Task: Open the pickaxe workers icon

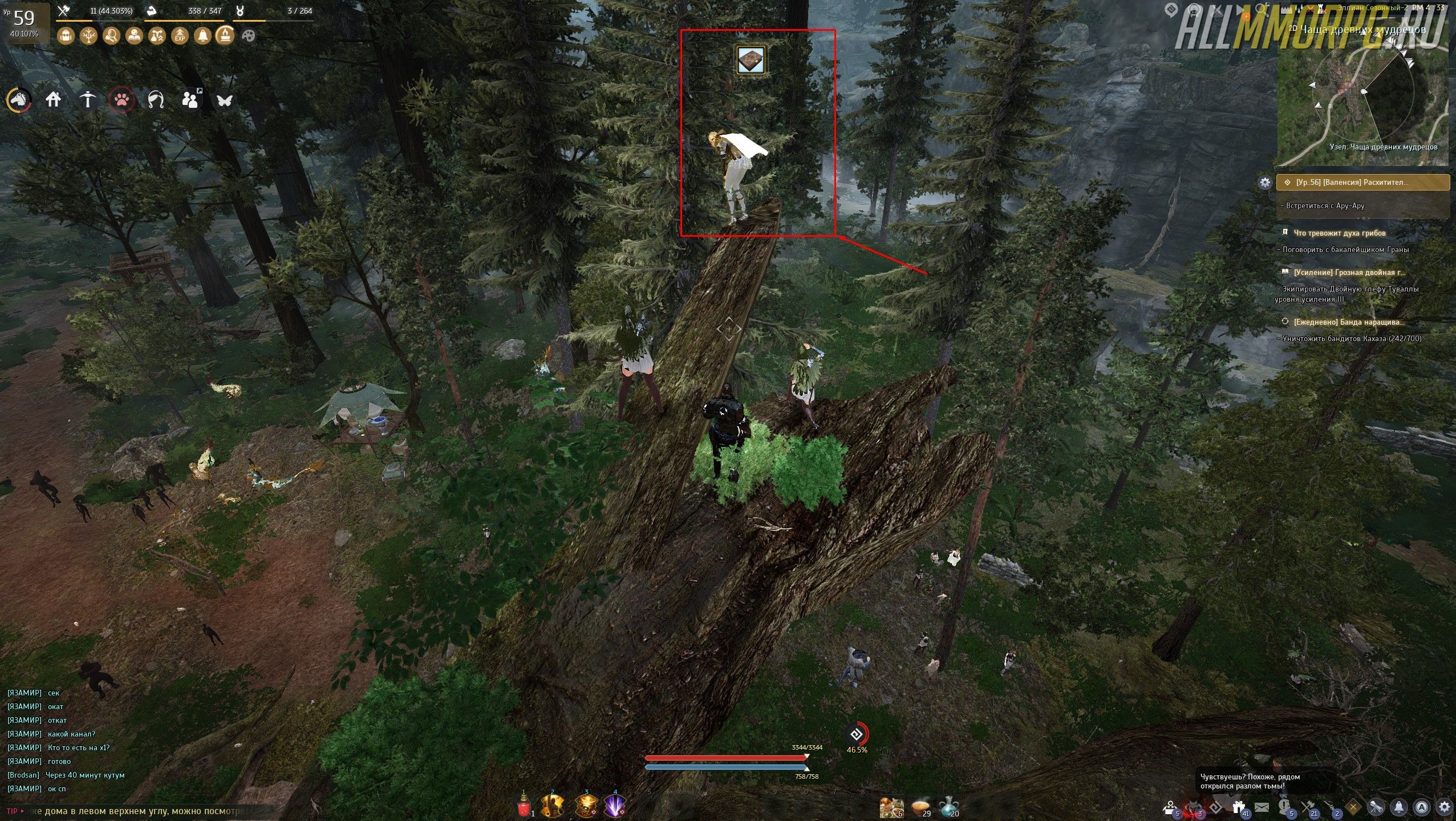Action: (x=87, y=100)
